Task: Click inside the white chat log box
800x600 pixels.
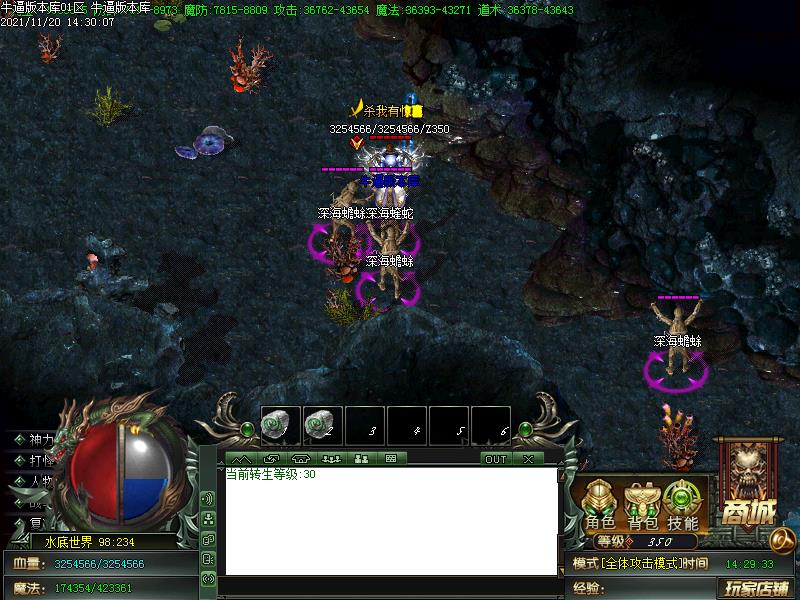Action: click(x=390, y=520)
